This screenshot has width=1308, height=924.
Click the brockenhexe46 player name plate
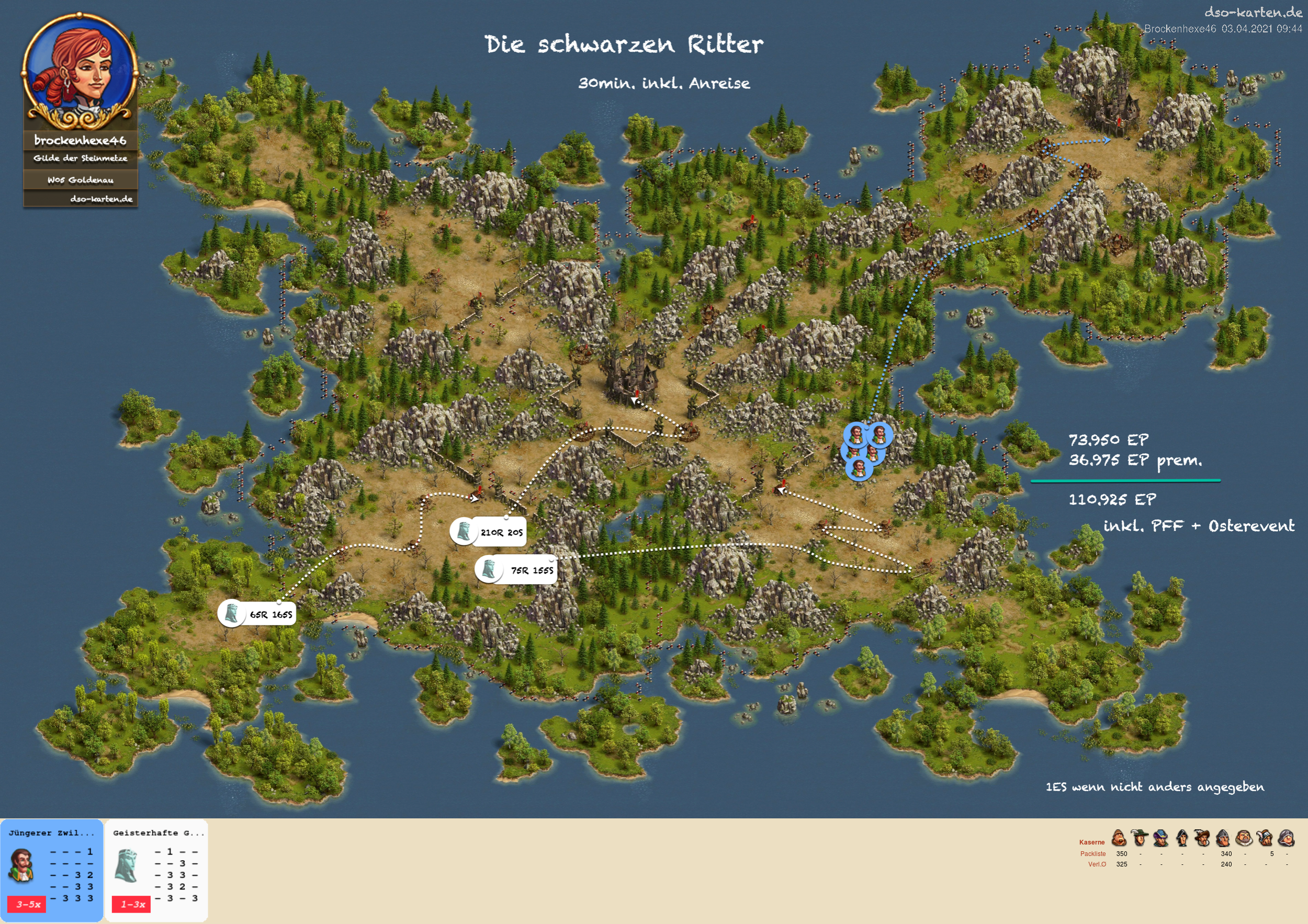click(81, 141)
